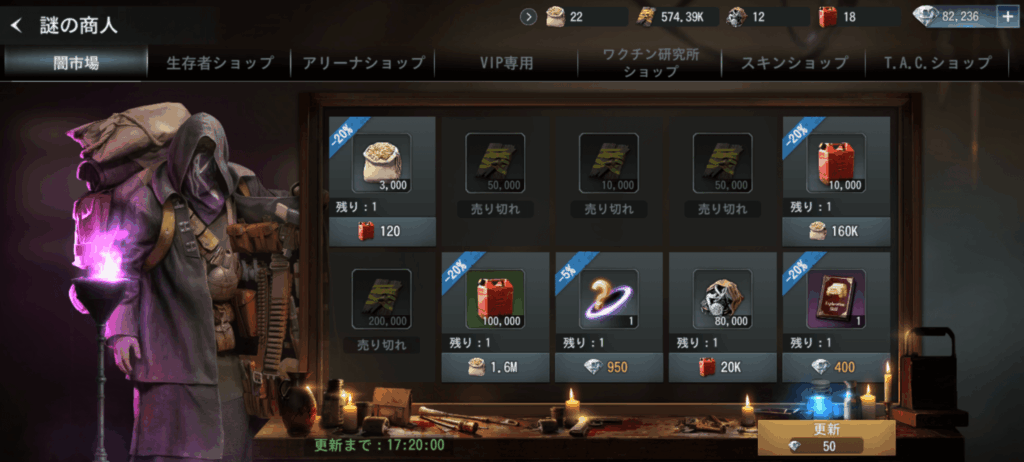Buy the 3,000 food sack for 120 fuel
This screenshot has height=462, width=1024.
pos(382,231)
